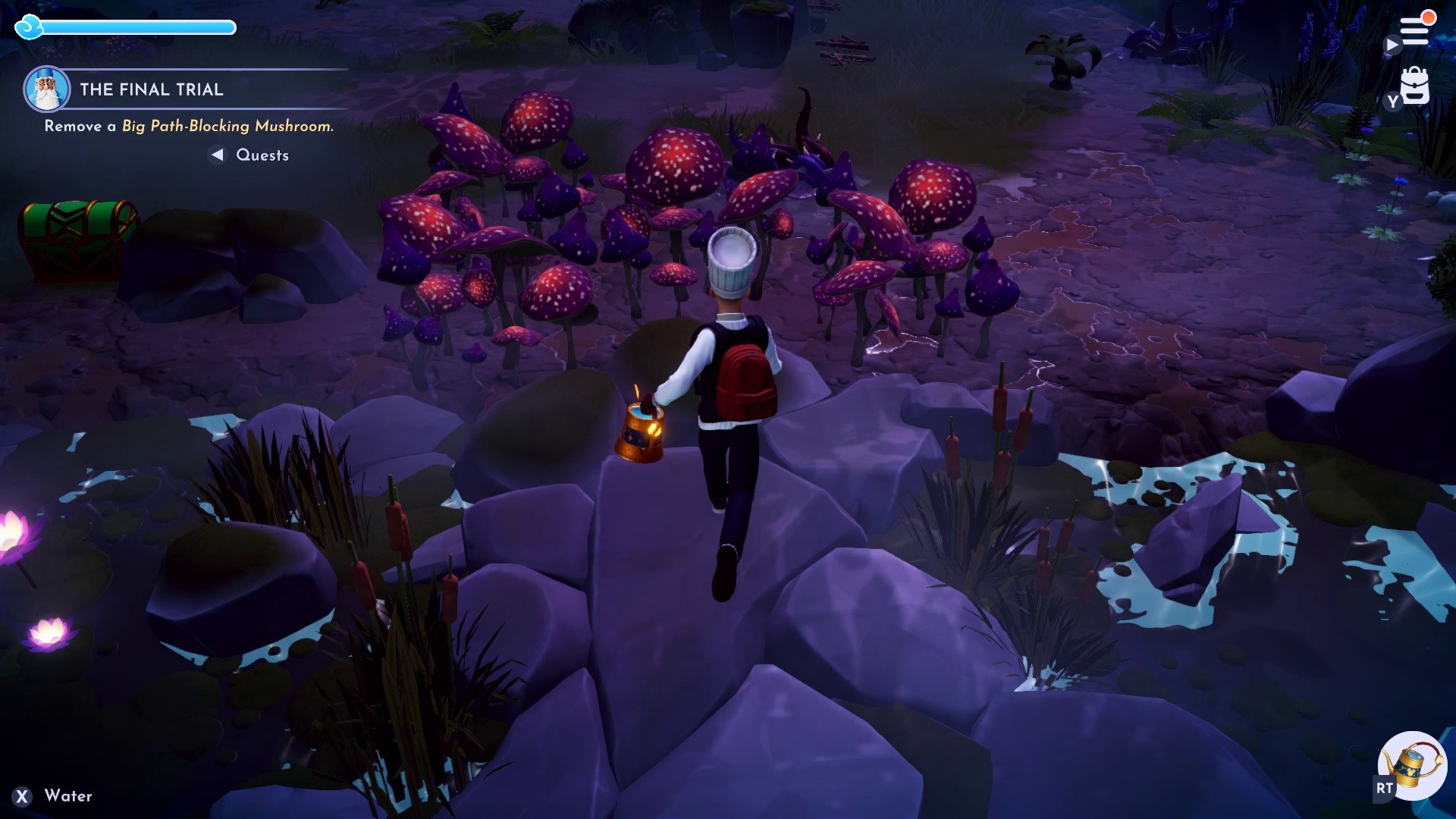Open the Quests panel
1456x819 pixels.
click(262, 155)
